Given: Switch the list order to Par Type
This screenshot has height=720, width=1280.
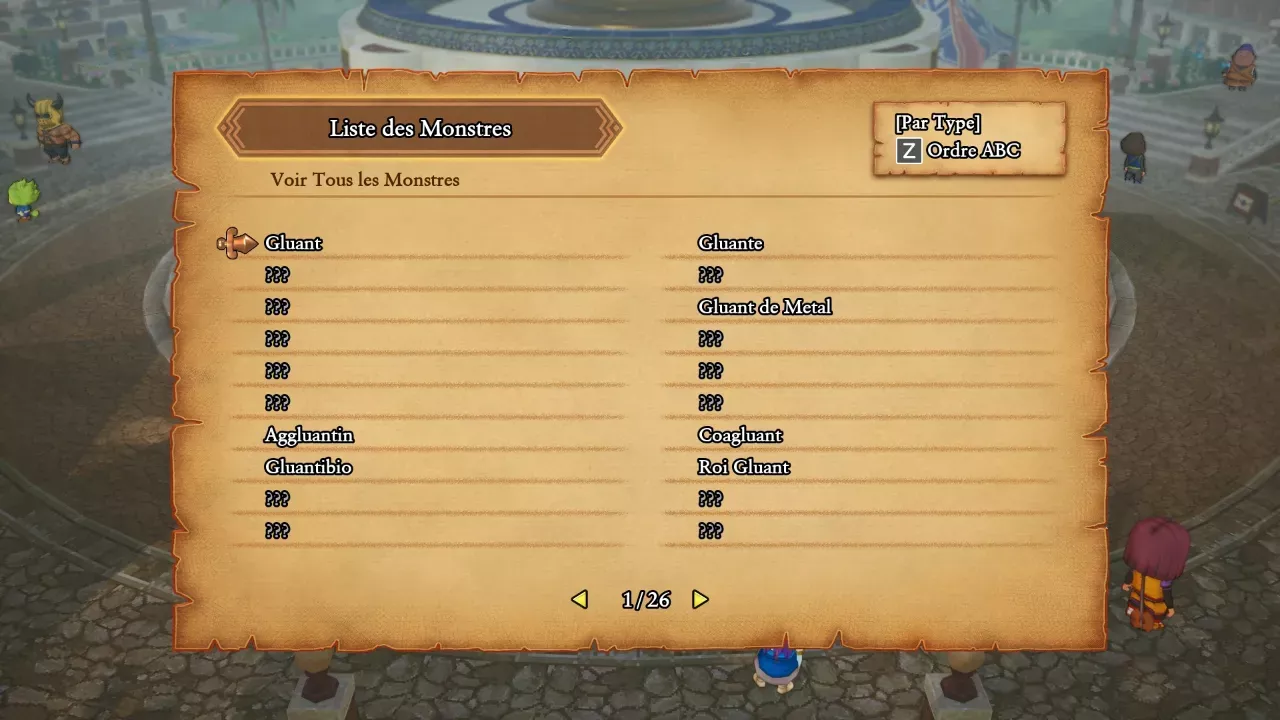Looking at the screenshot, I should 936,122.
